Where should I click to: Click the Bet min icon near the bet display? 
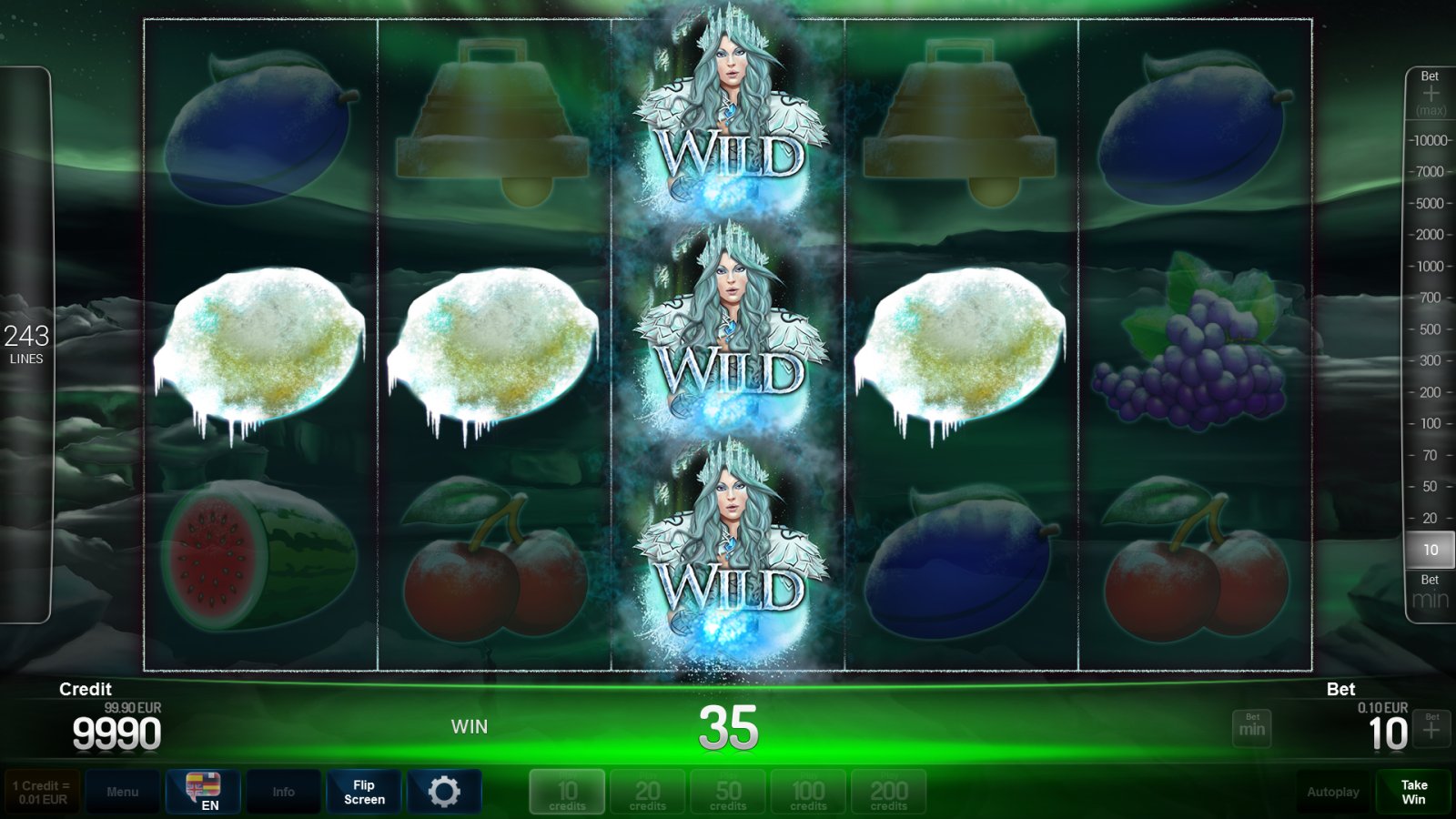pos(1251,728)
